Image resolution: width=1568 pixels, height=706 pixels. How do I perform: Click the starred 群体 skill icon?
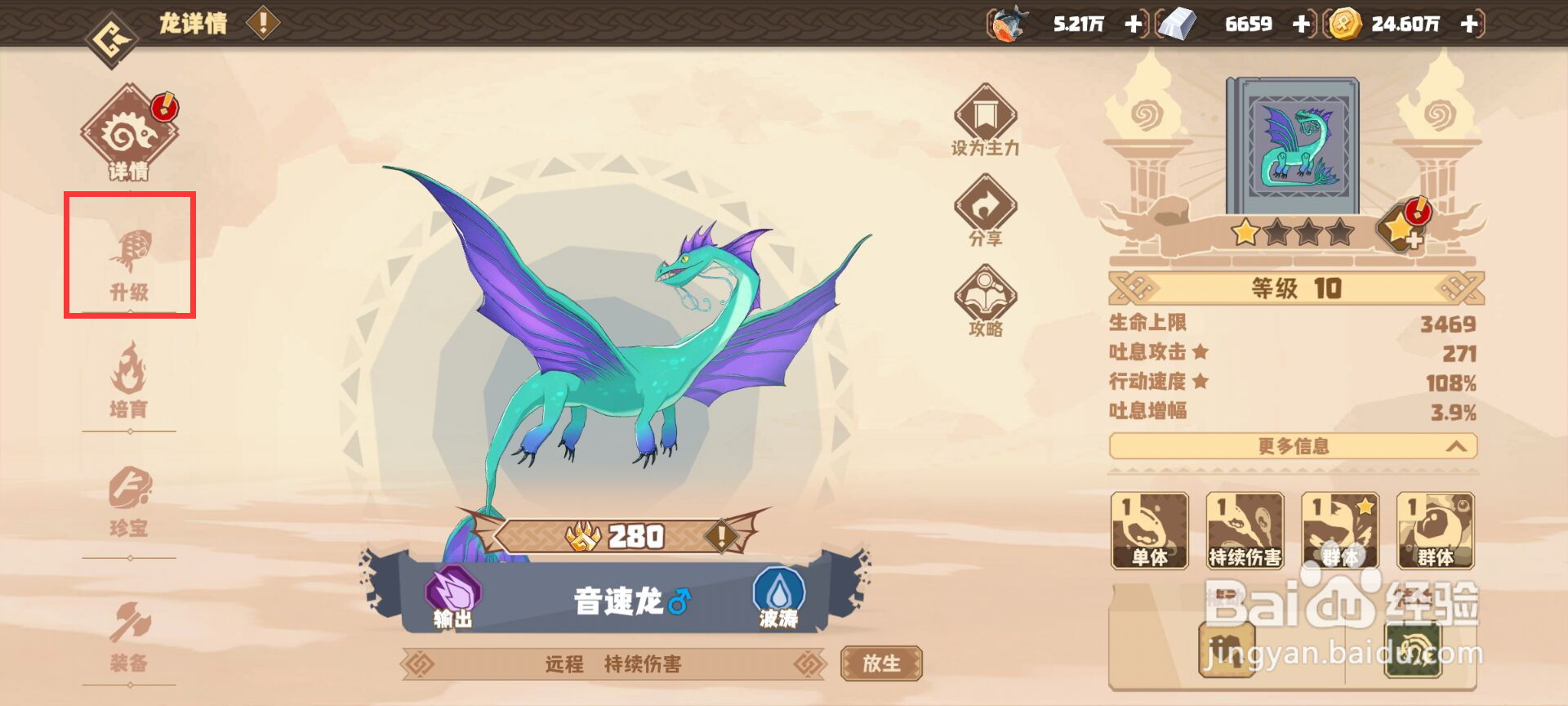pyautogui.click(x=1339, y=529)
